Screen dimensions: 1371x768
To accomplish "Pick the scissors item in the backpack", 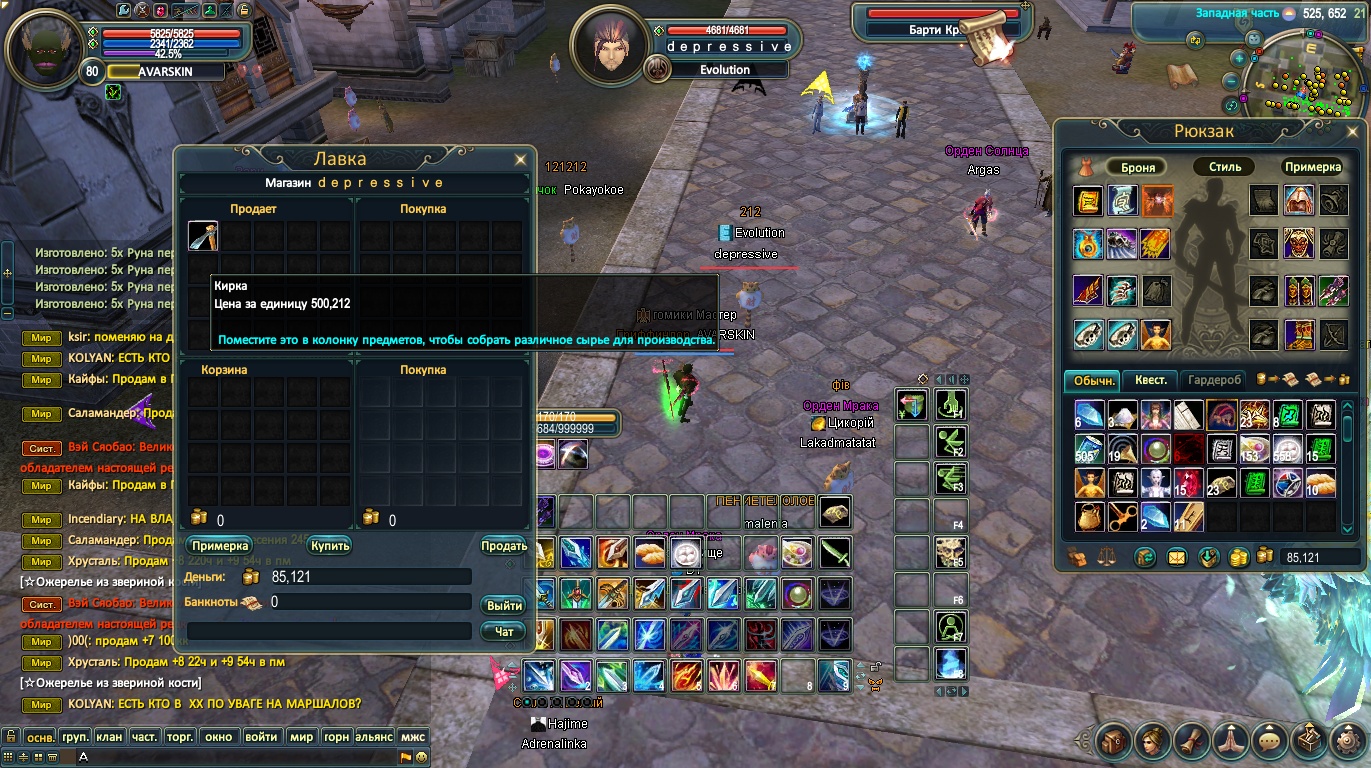I will pos(1123,517).
